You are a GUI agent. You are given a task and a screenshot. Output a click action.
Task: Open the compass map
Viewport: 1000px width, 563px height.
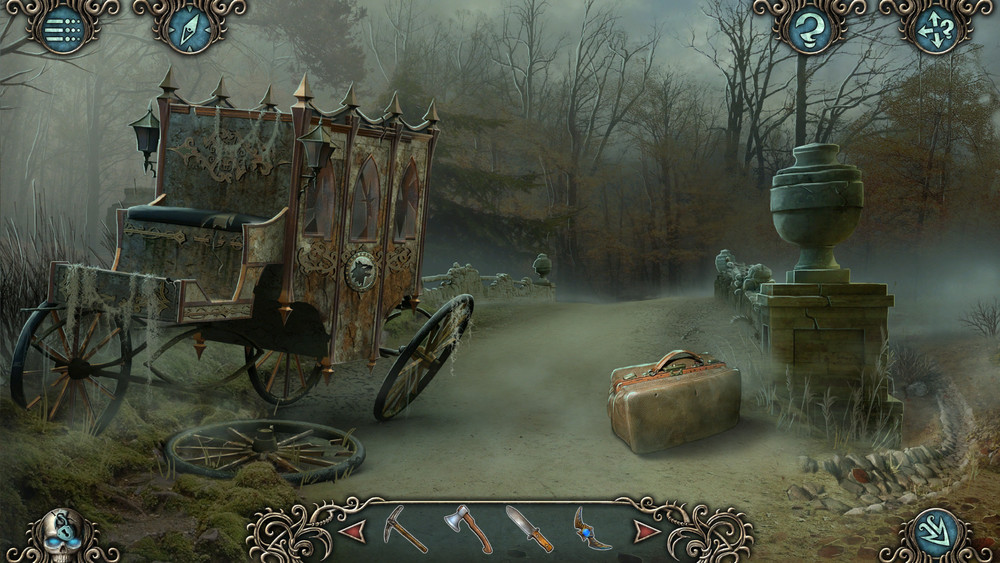(x=189, y=28)
